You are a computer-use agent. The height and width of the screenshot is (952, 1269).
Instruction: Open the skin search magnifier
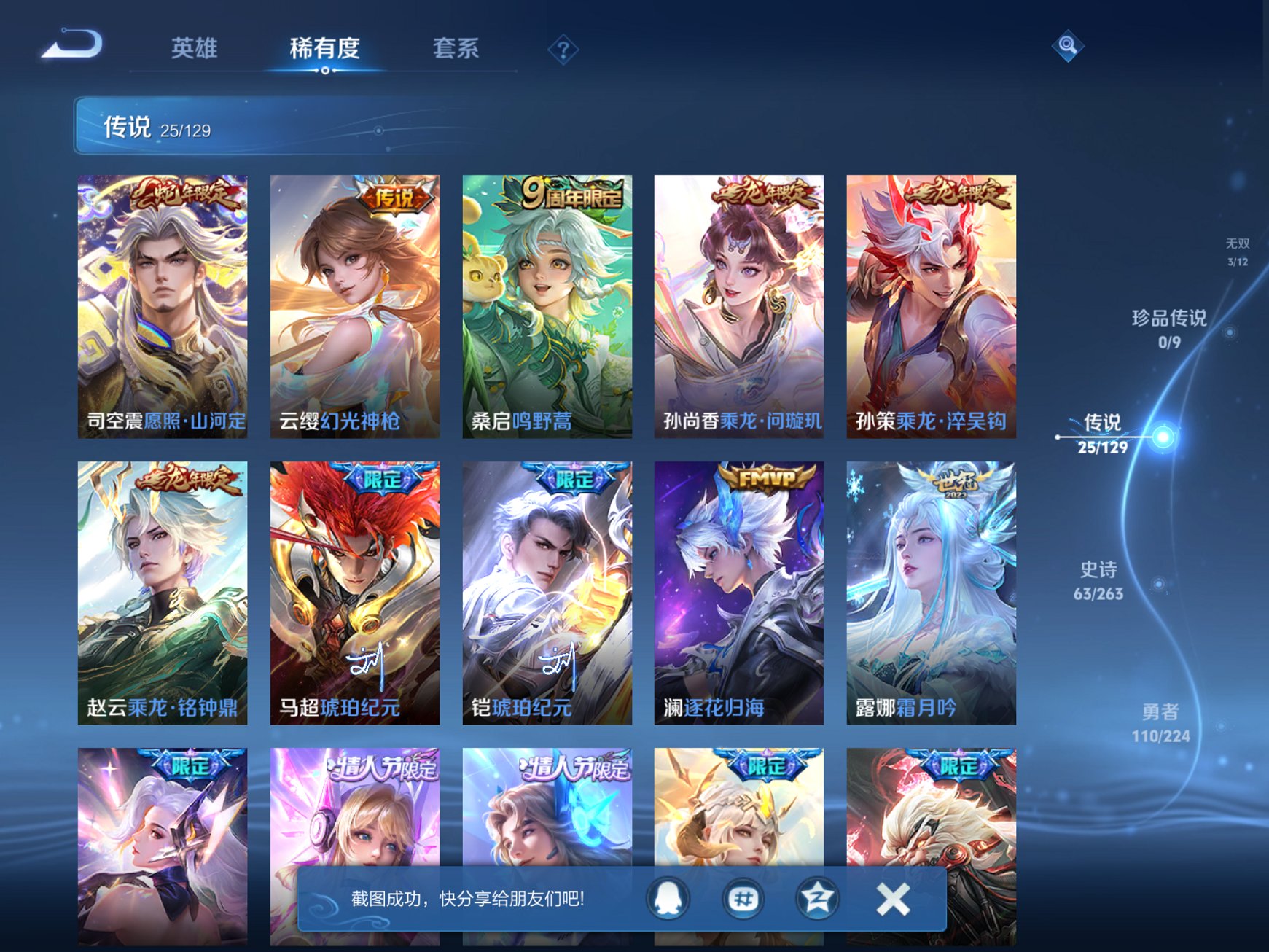click(x=1067, y=46)
